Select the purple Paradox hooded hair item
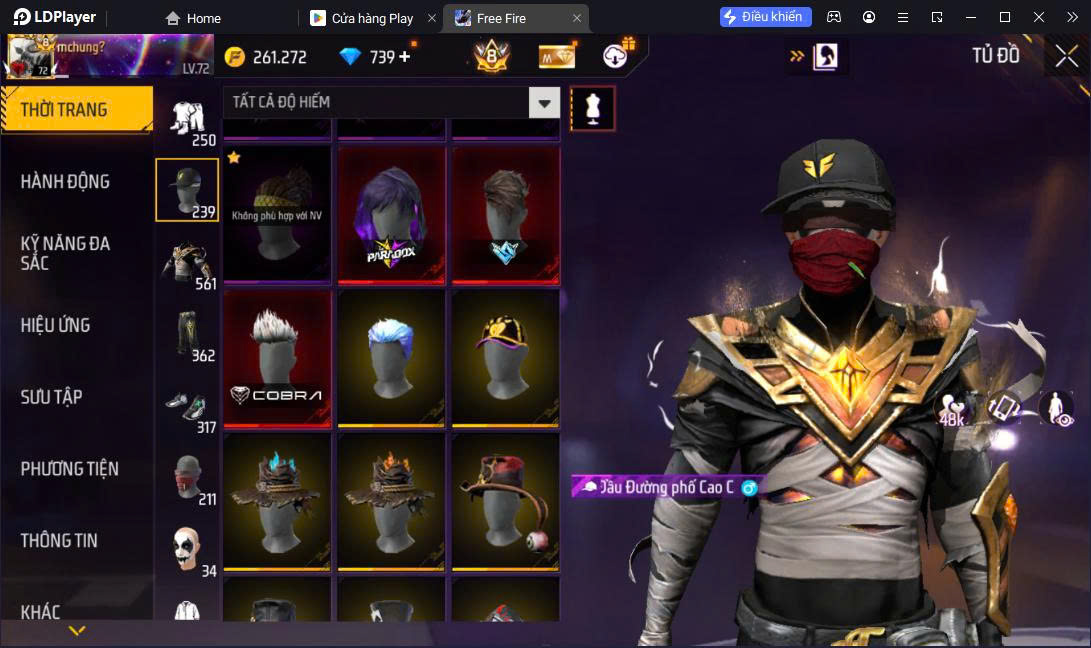 click(390, 214)
